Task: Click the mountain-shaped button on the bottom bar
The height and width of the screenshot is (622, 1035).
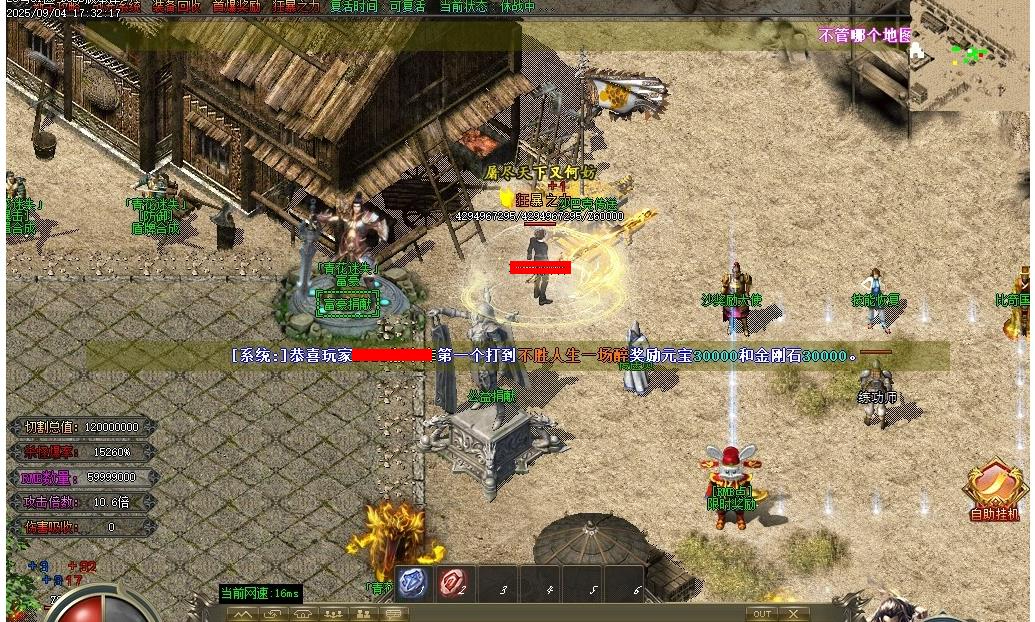Action: point(242,614)
